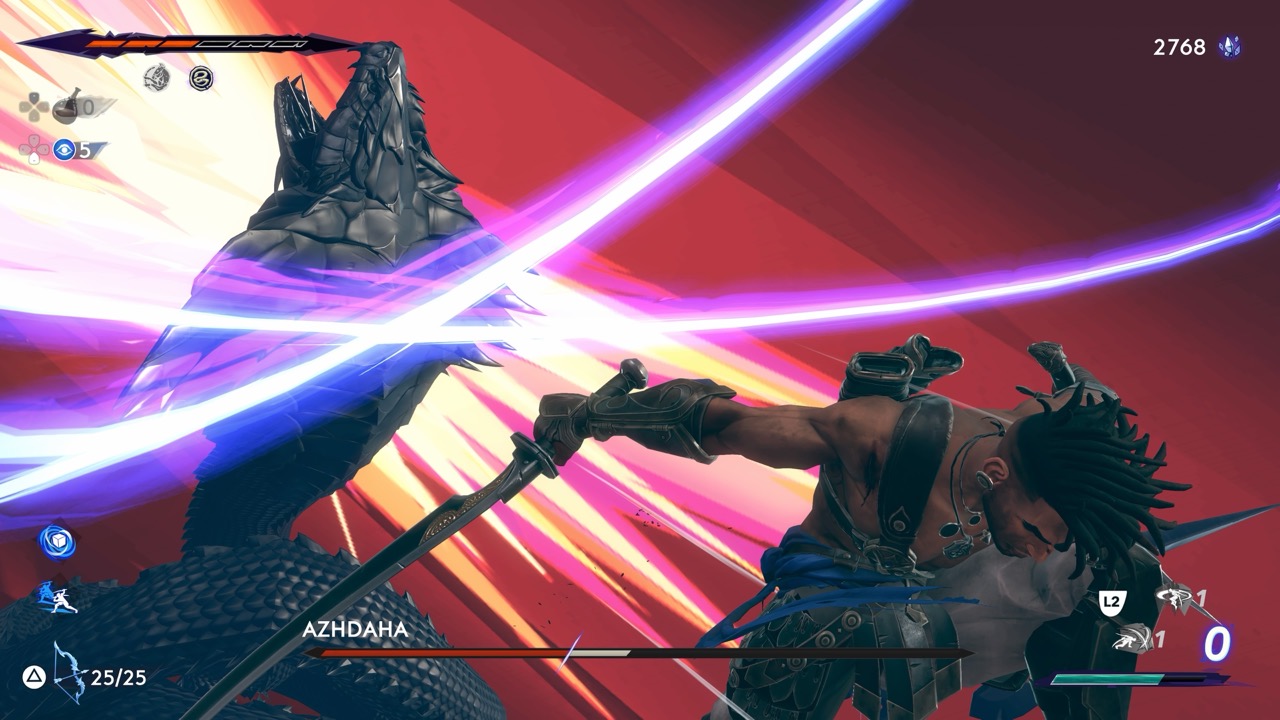This screenshot has width=1280, height=720.
Task: Use the dashing slash Athra surge icon
Action: click(x=1130, y=638)
